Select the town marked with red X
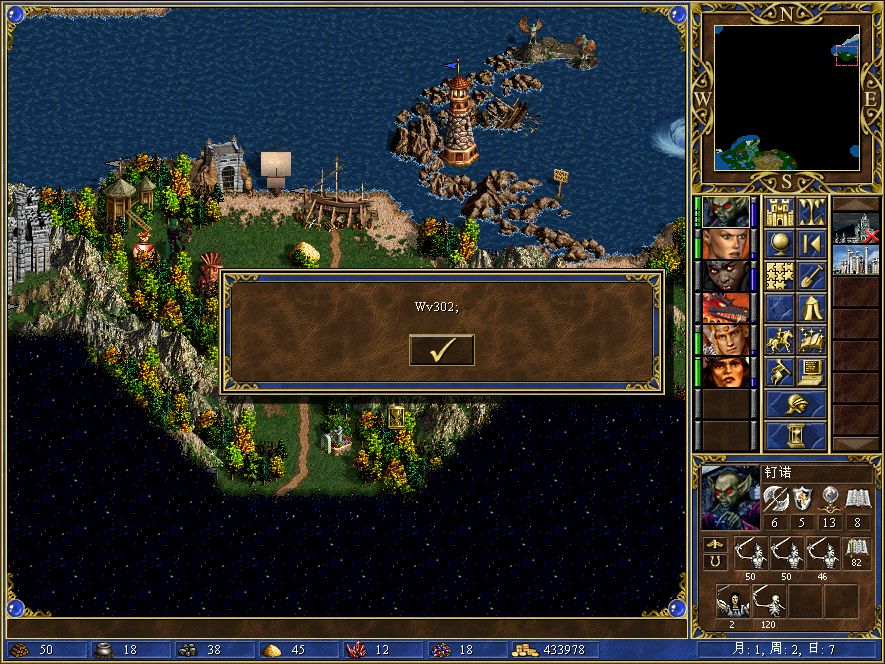 click(856, 229)
